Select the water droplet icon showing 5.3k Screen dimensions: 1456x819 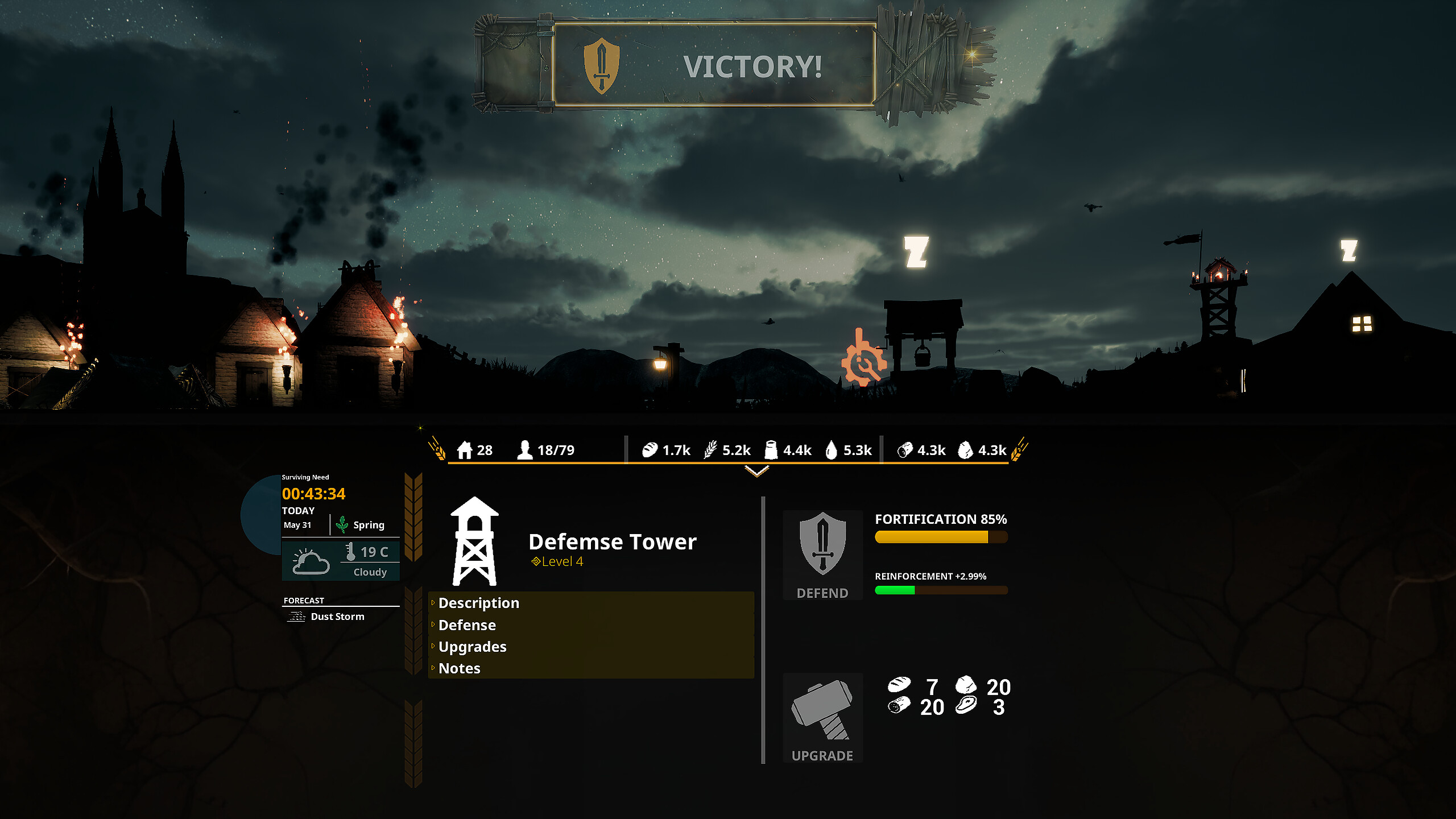click(x=831, y=450)
